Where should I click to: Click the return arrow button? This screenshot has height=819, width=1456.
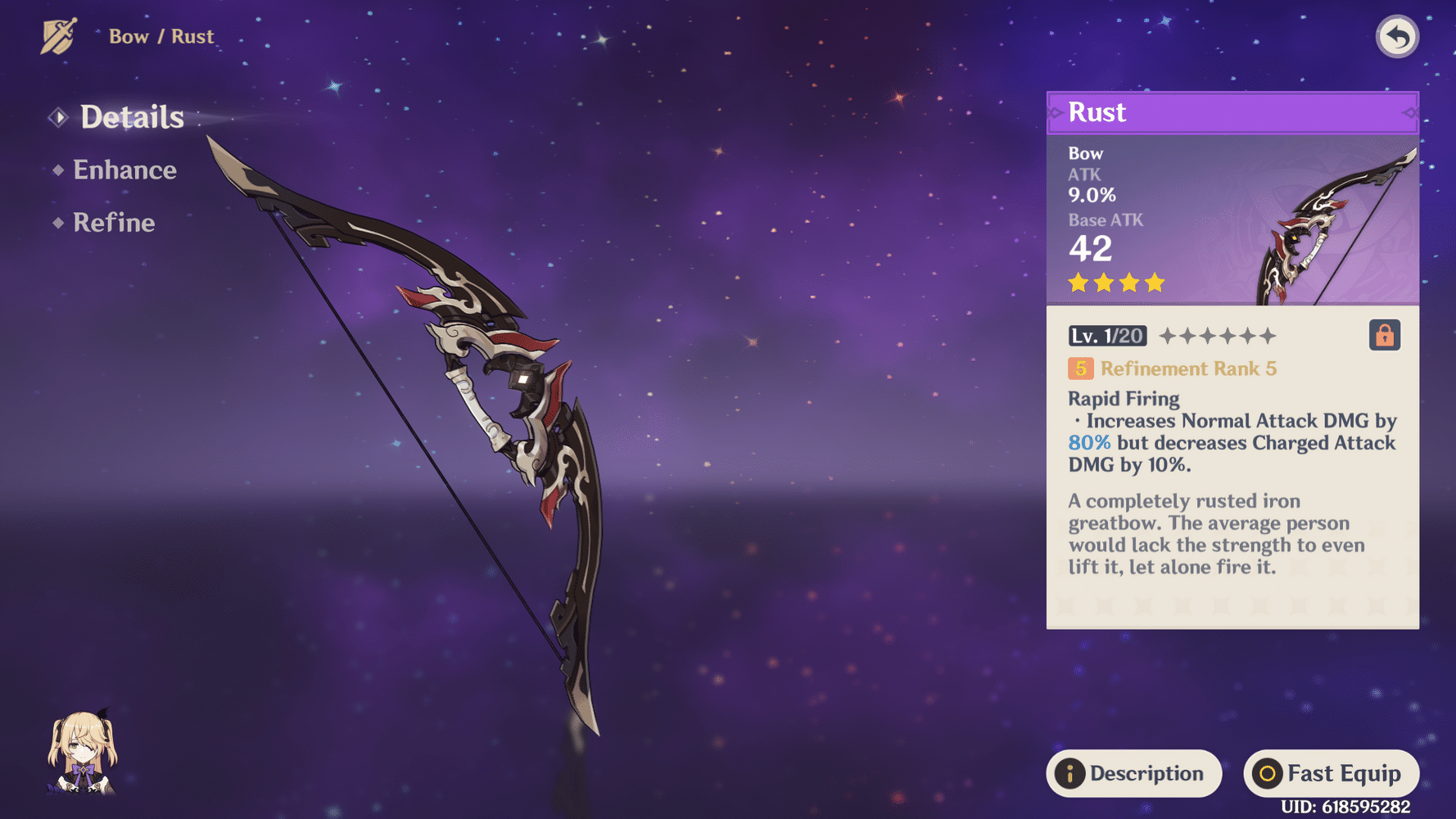point(1396,37)
